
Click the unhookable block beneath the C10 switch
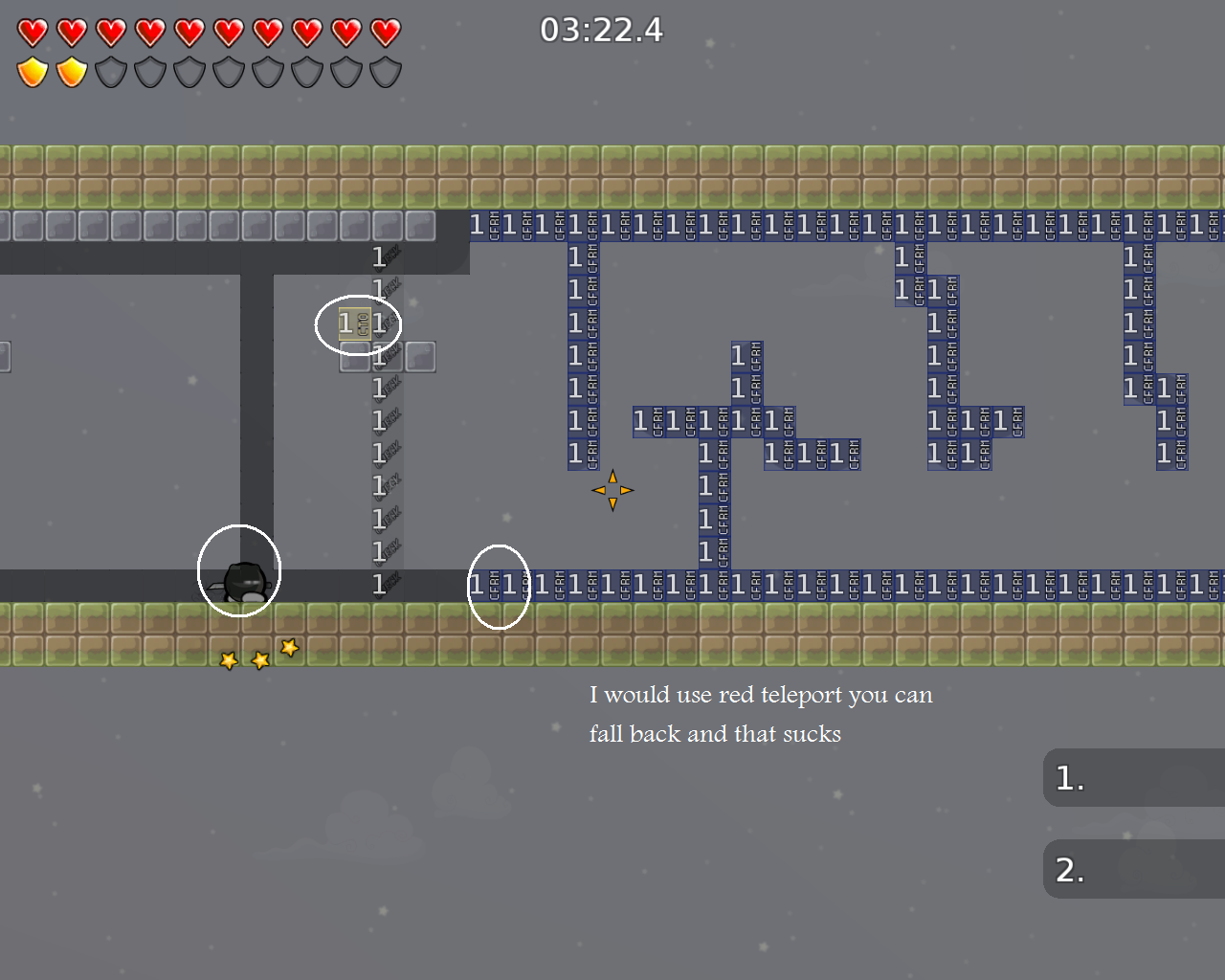[353, 359]
